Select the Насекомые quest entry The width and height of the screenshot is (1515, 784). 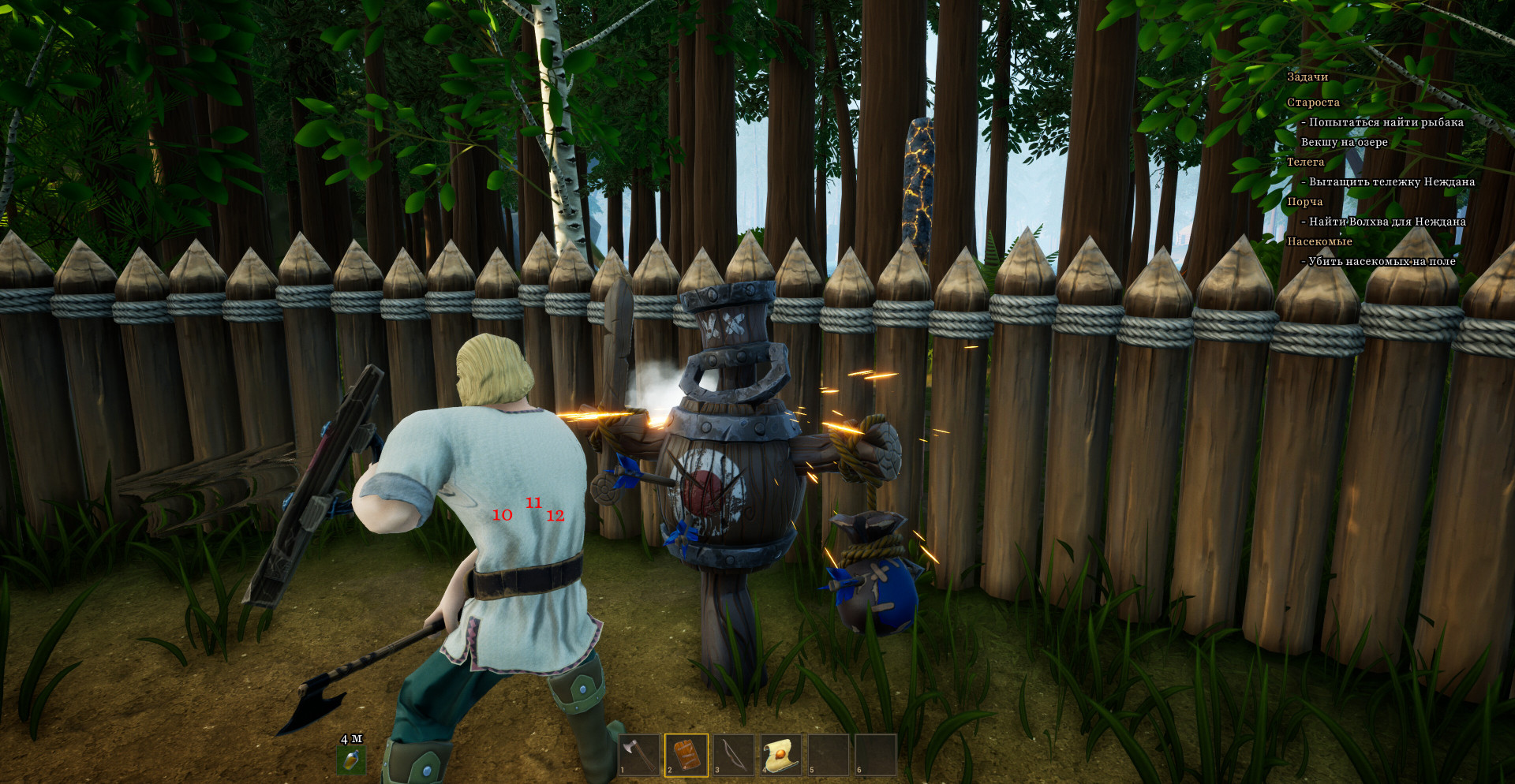[x=1319, y=241]
